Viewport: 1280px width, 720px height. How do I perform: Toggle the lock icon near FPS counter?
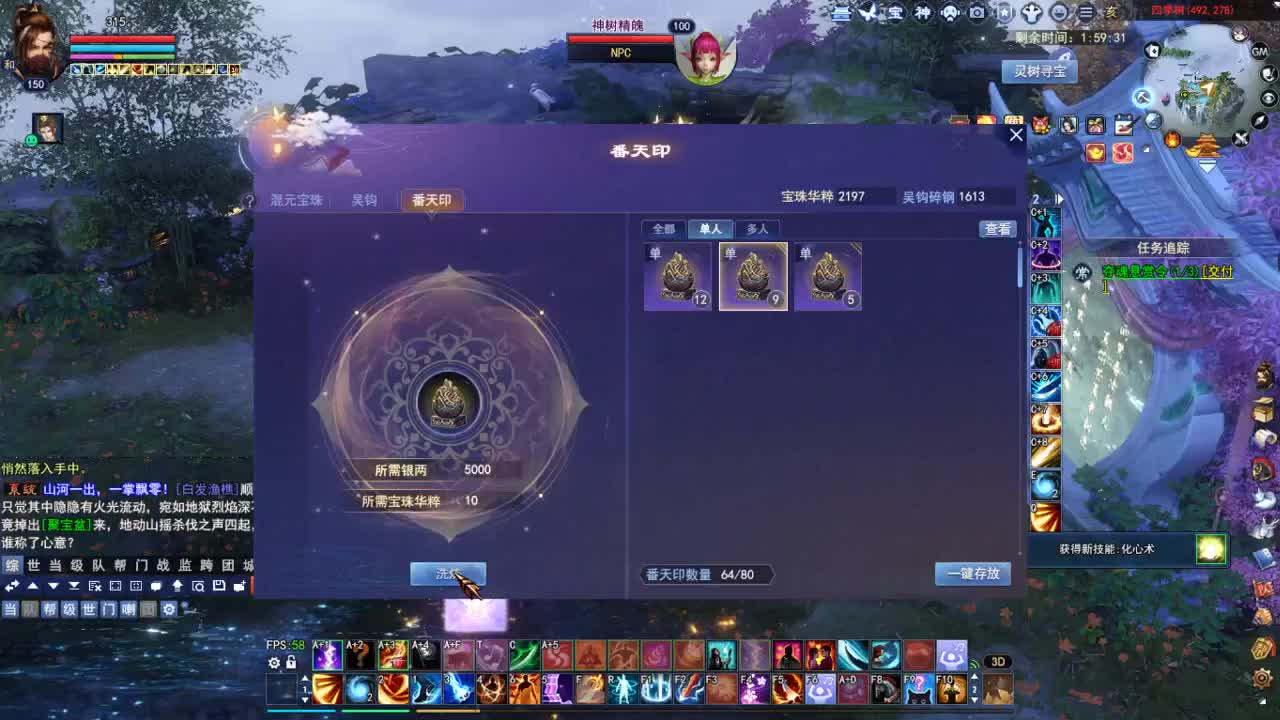[x=291, y=664]
